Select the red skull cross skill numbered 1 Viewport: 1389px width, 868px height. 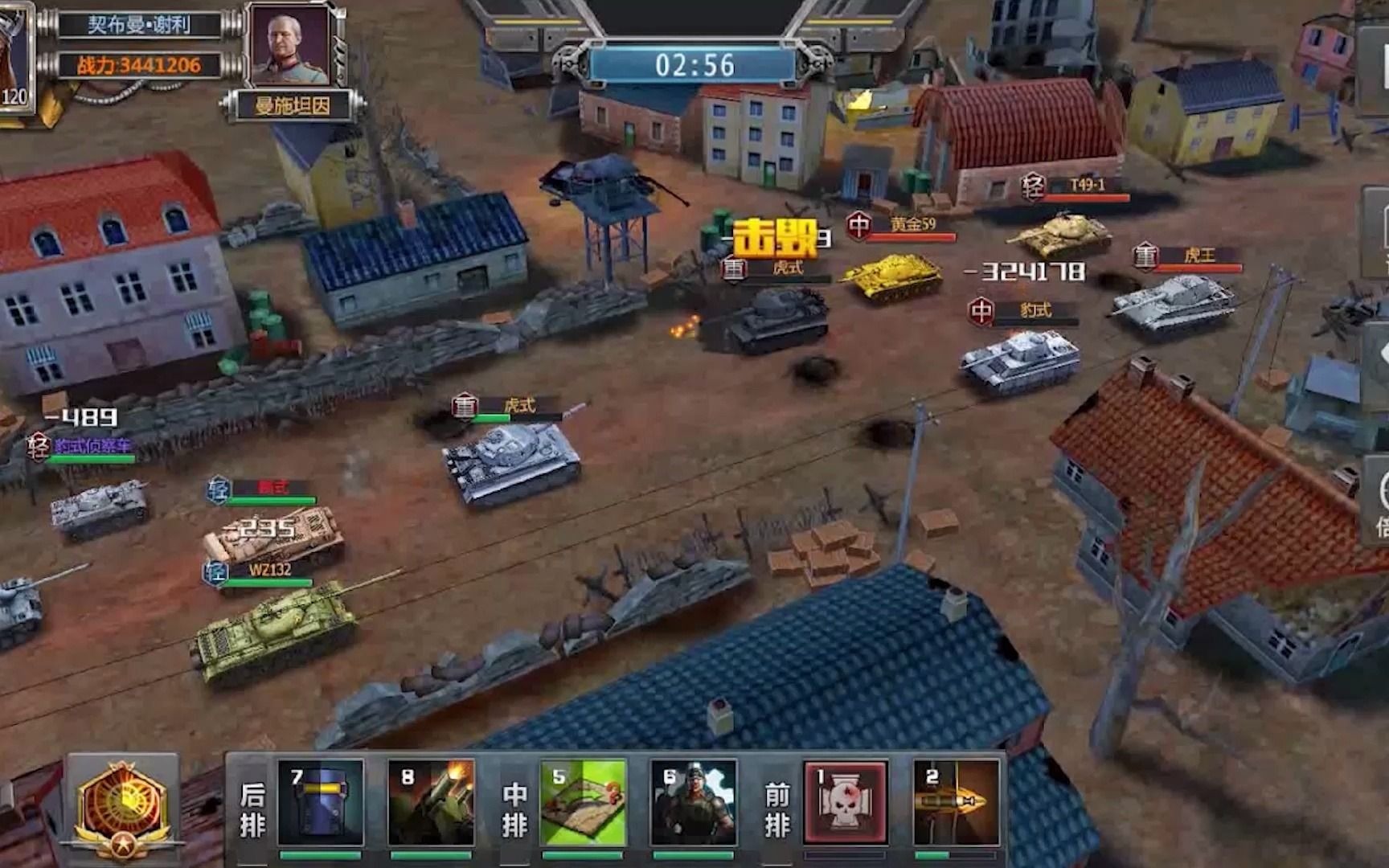point(846,802)
